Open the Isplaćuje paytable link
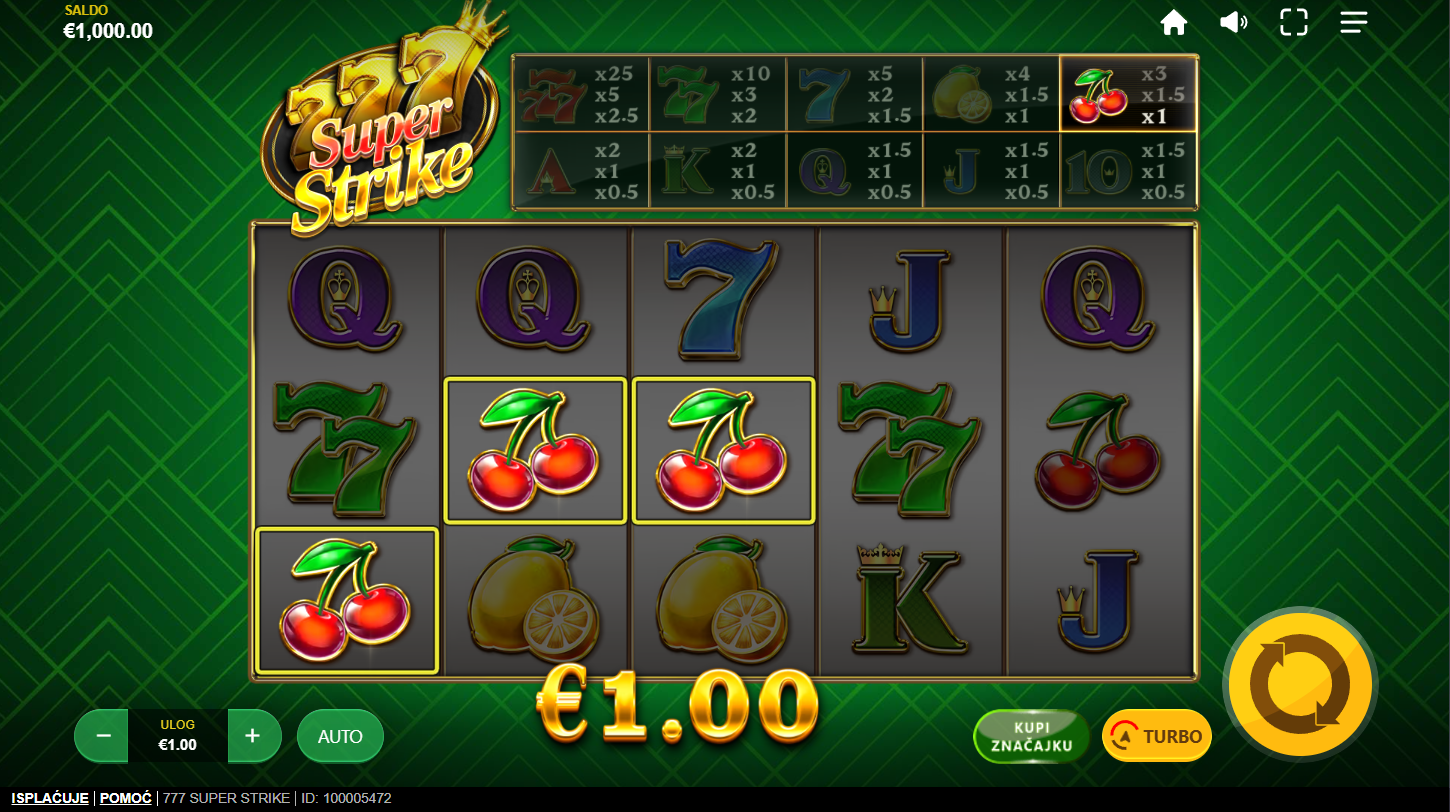 [50, 798]
